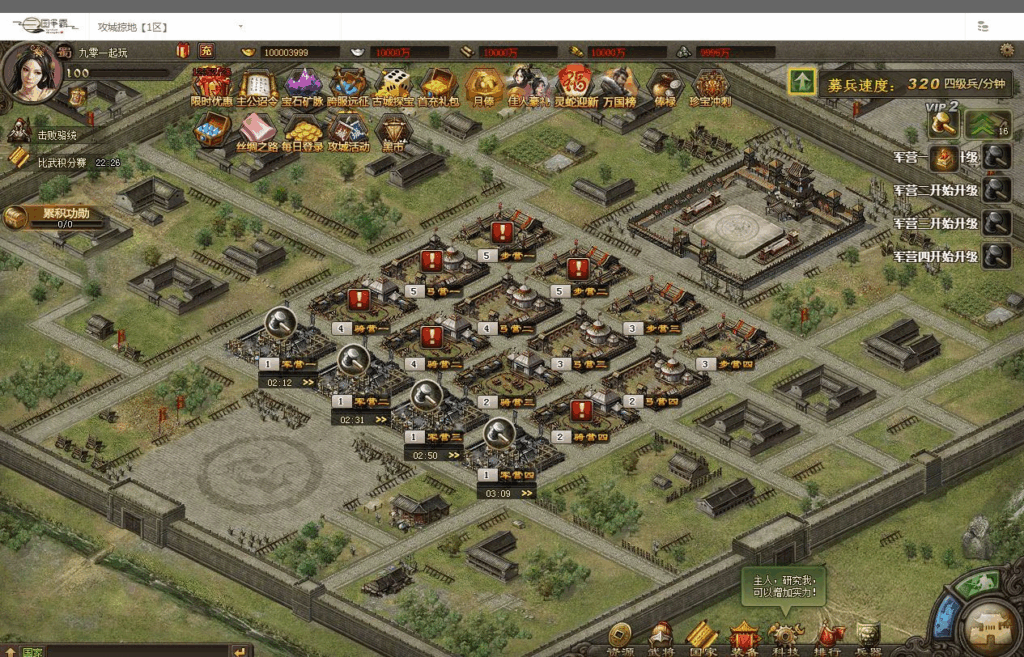Viewport: 1024px width, 657px height.
Task: Open the 武将 generals menu
Action: pos(661,636)
